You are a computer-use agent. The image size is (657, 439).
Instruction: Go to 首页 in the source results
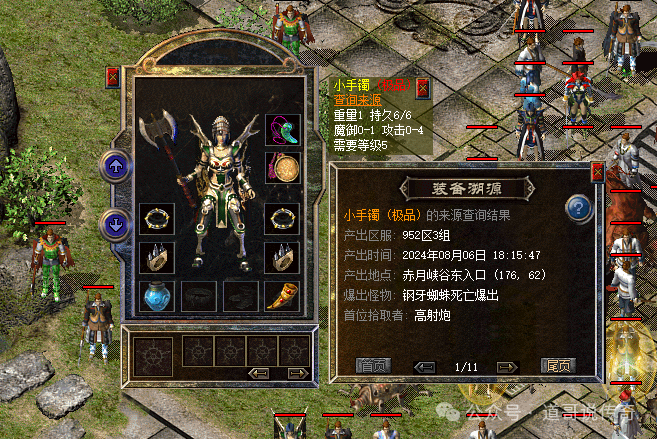(x=373, y=366)
